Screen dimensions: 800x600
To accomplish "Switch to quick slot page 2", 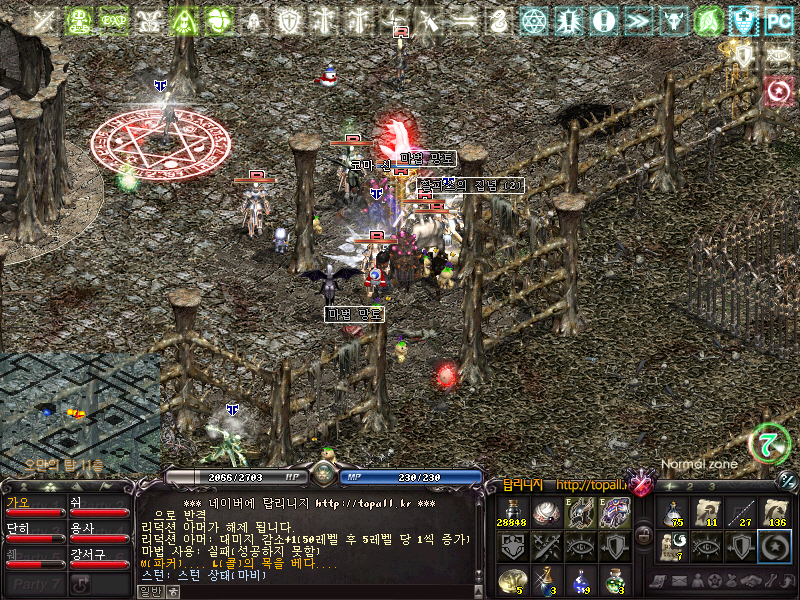I will 689,486.
